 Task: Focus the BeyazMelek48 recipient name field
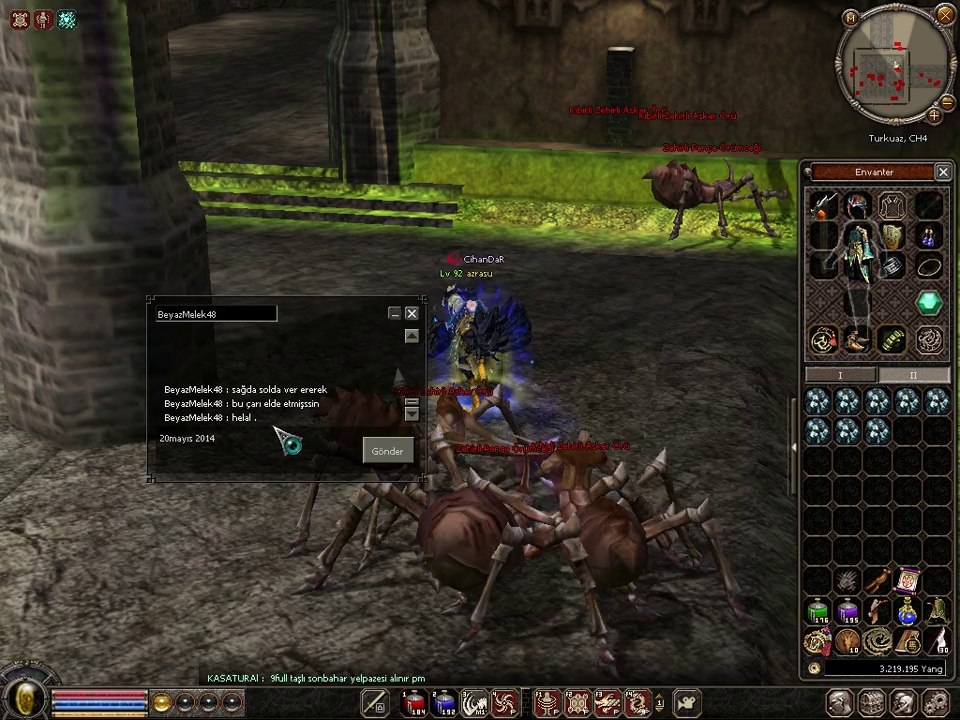(x=215, y=314)
